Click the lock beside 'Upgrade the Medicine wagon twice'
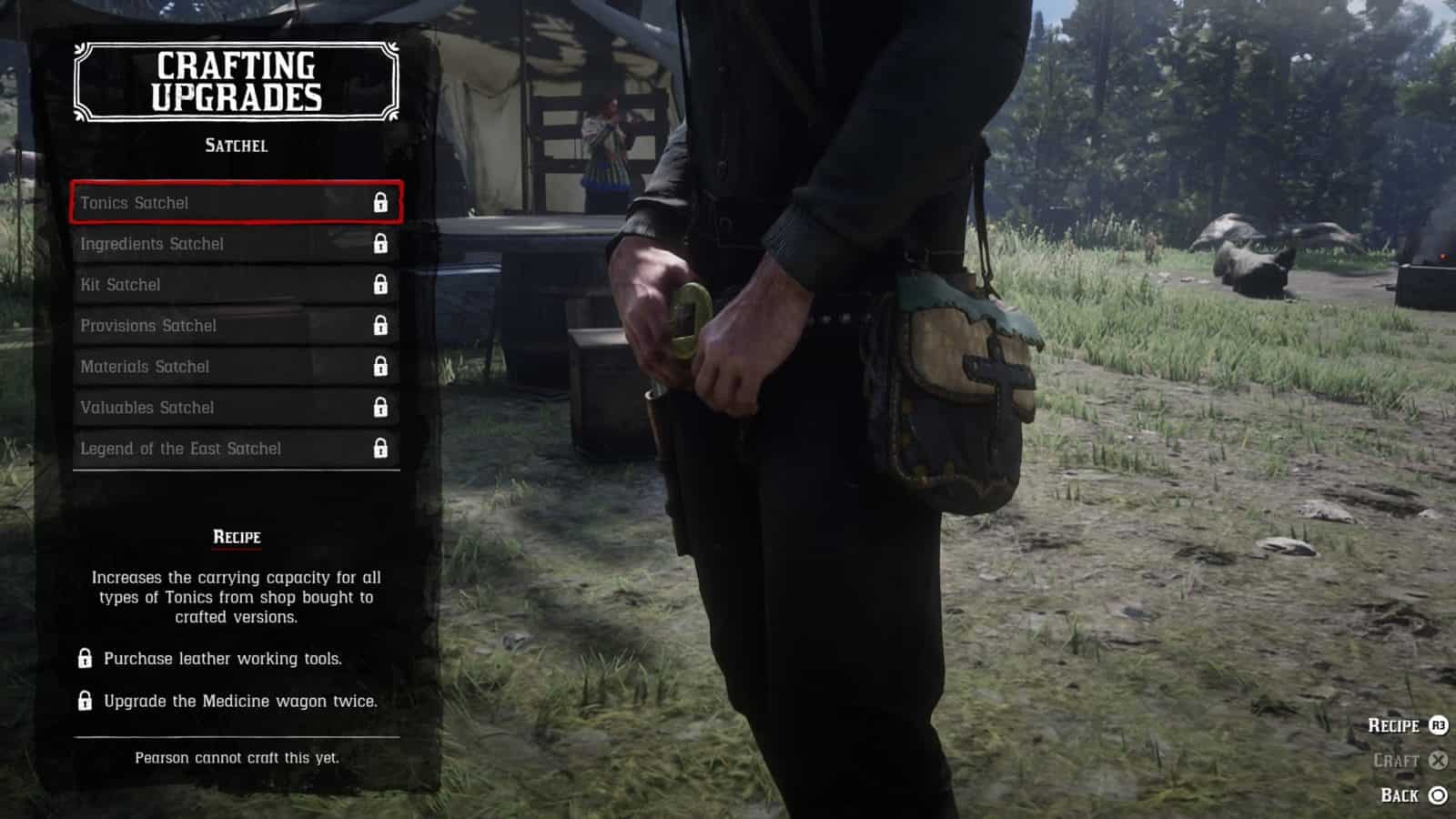 tap(85, 702)
